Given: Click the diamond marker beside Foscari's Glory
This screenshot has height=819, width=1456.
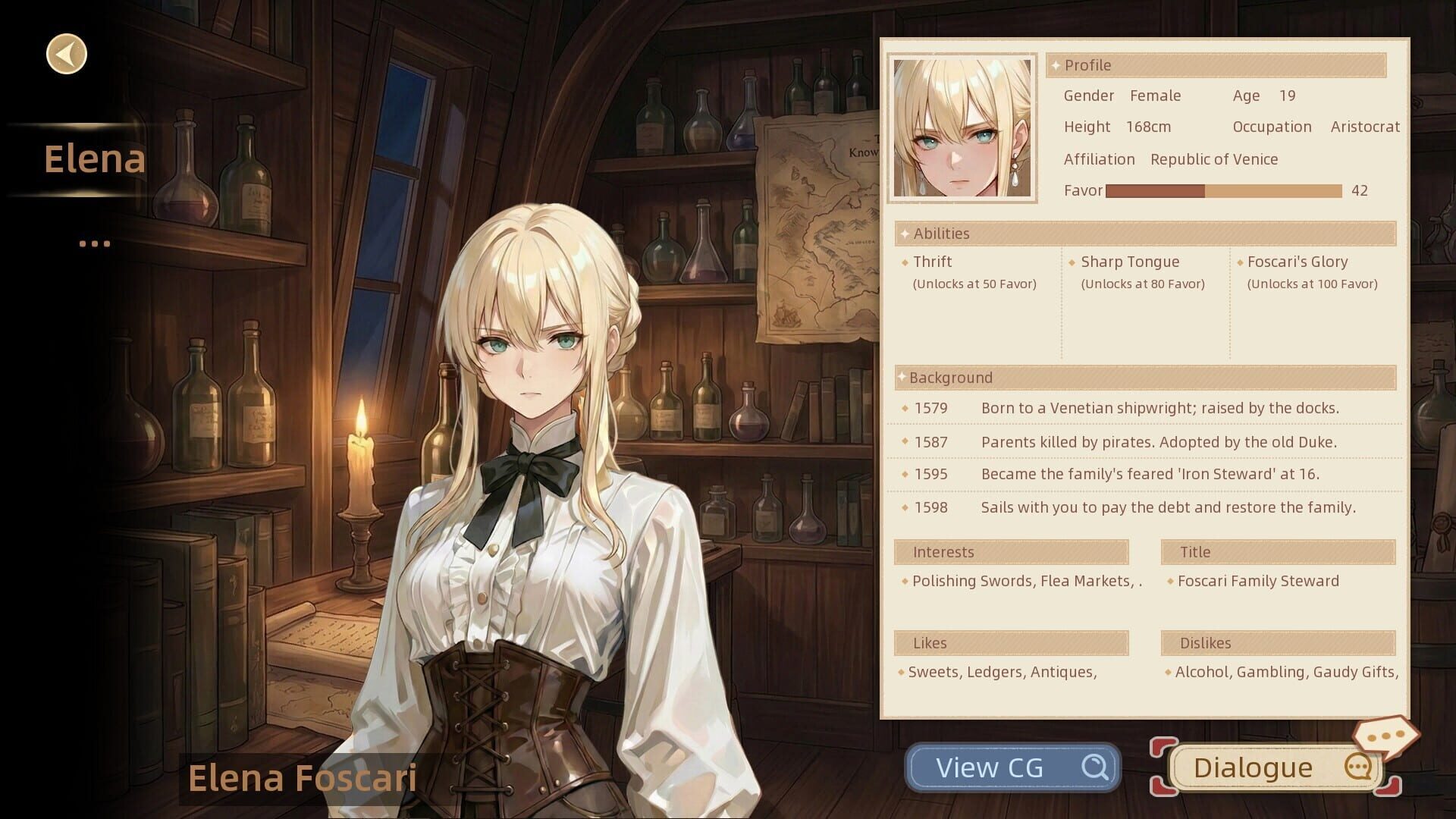Looking at the screenshot, I should click(x=1241, y=262).
